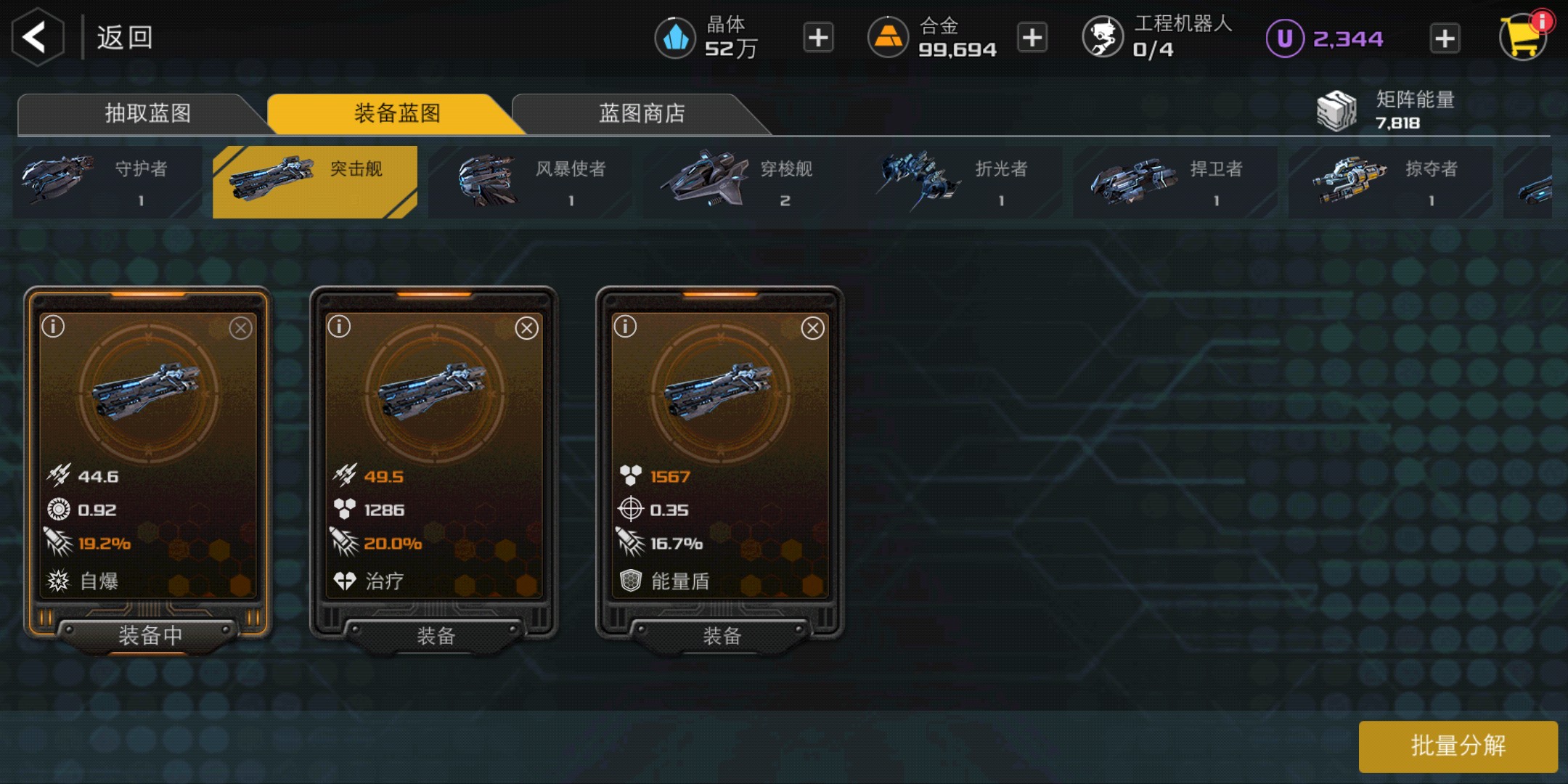Image resolution: width=1568 pixels, height=784 pixels.
Task: Click the 装备中 equipped button
Action: (150, 636)
